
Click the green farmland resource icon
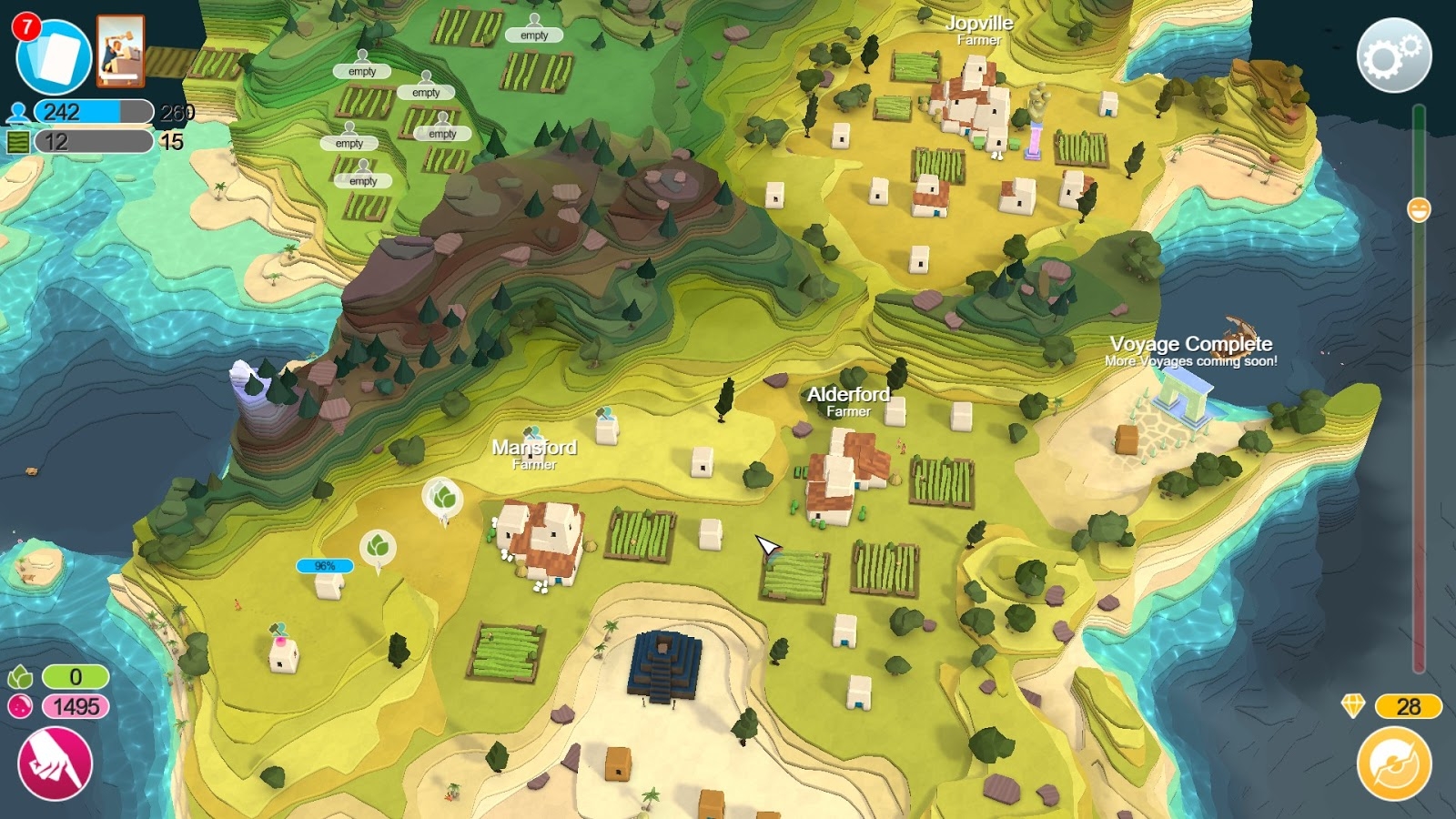click(x=16, y=143)
